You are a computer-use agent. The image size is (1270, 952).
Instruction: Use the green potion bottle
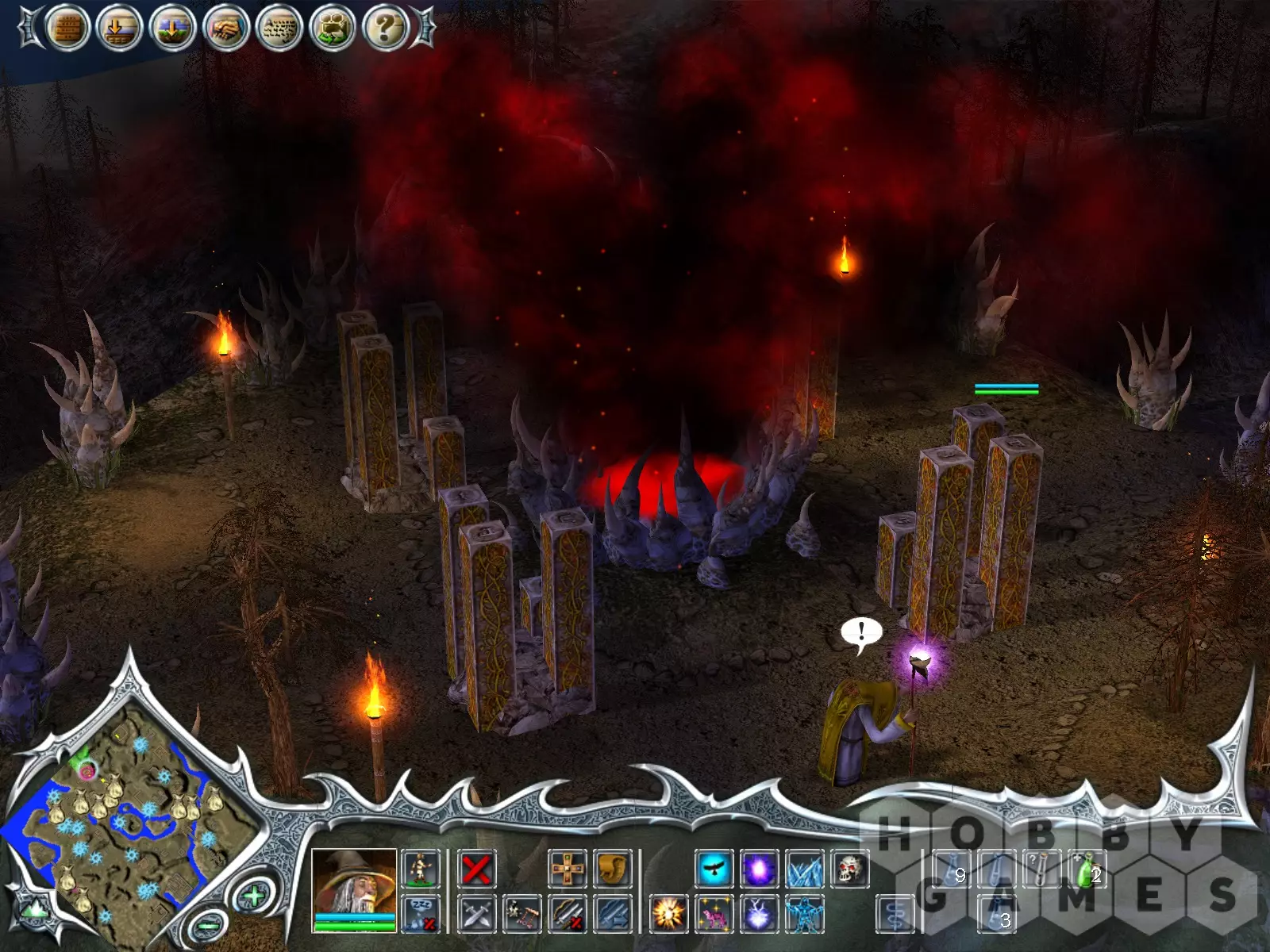1086,869
